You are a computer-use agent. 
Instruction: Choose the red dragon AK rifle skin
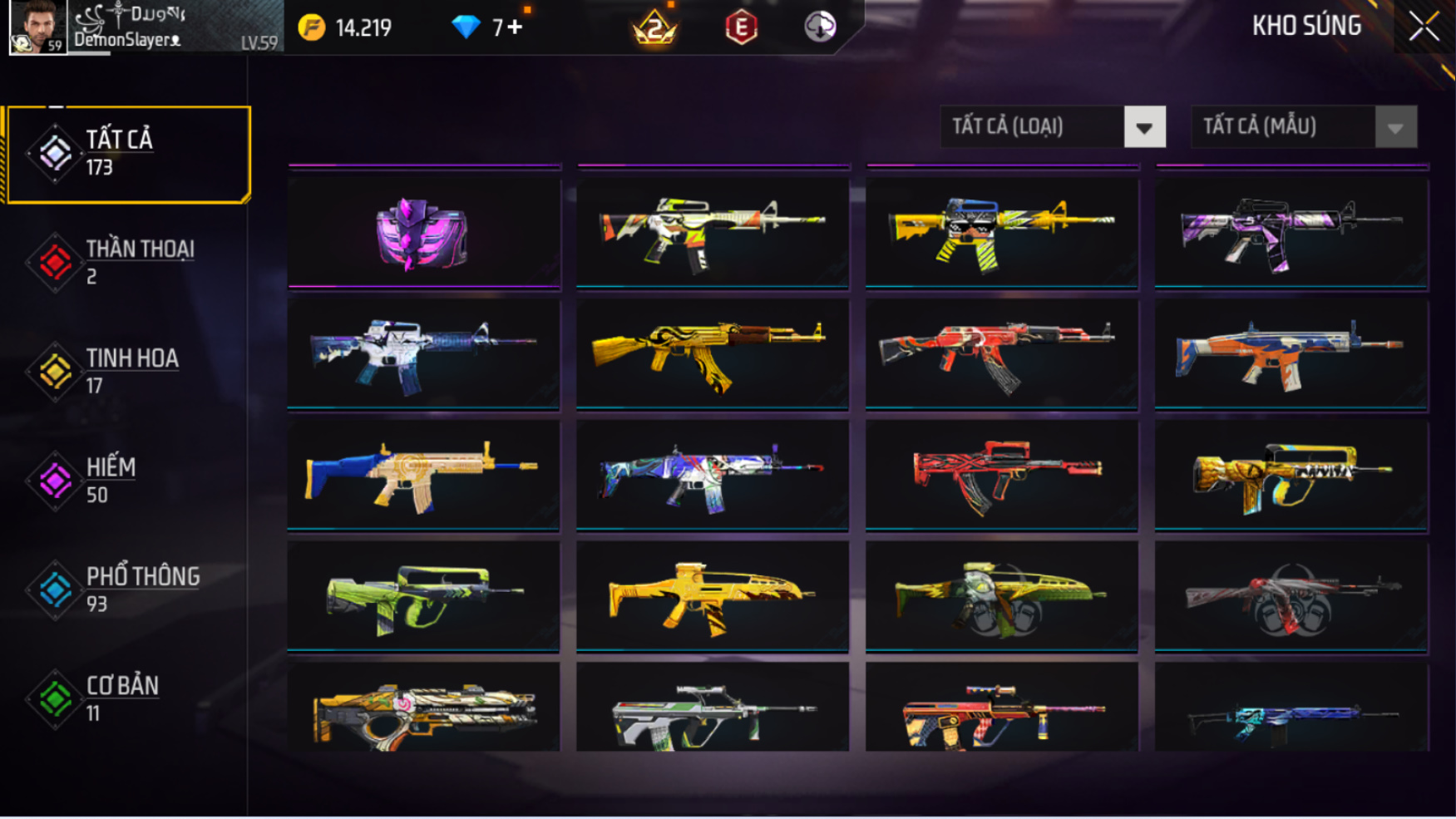[x=1001, y=354]
